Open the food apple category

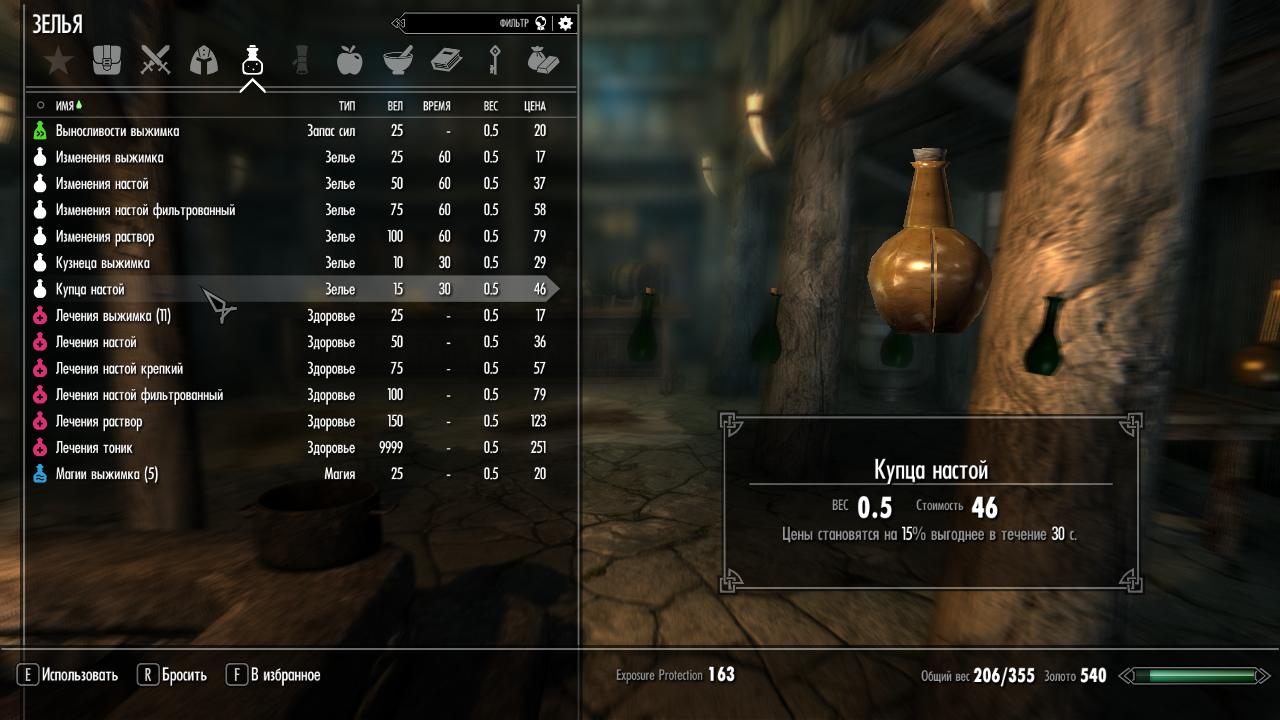[349, 61]
